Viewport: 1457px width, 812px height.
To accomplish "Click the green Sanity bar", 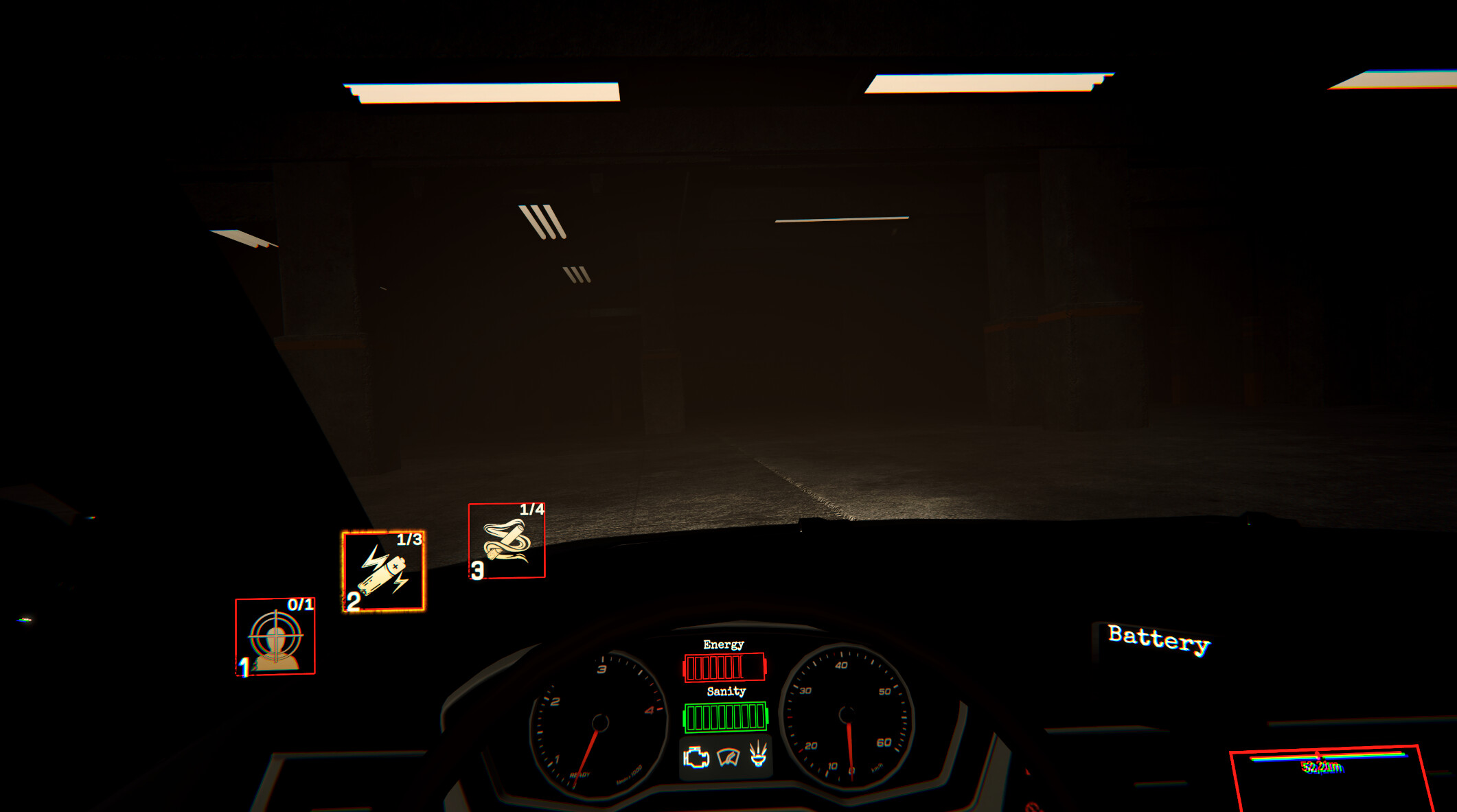I will (x=724, y=717).
